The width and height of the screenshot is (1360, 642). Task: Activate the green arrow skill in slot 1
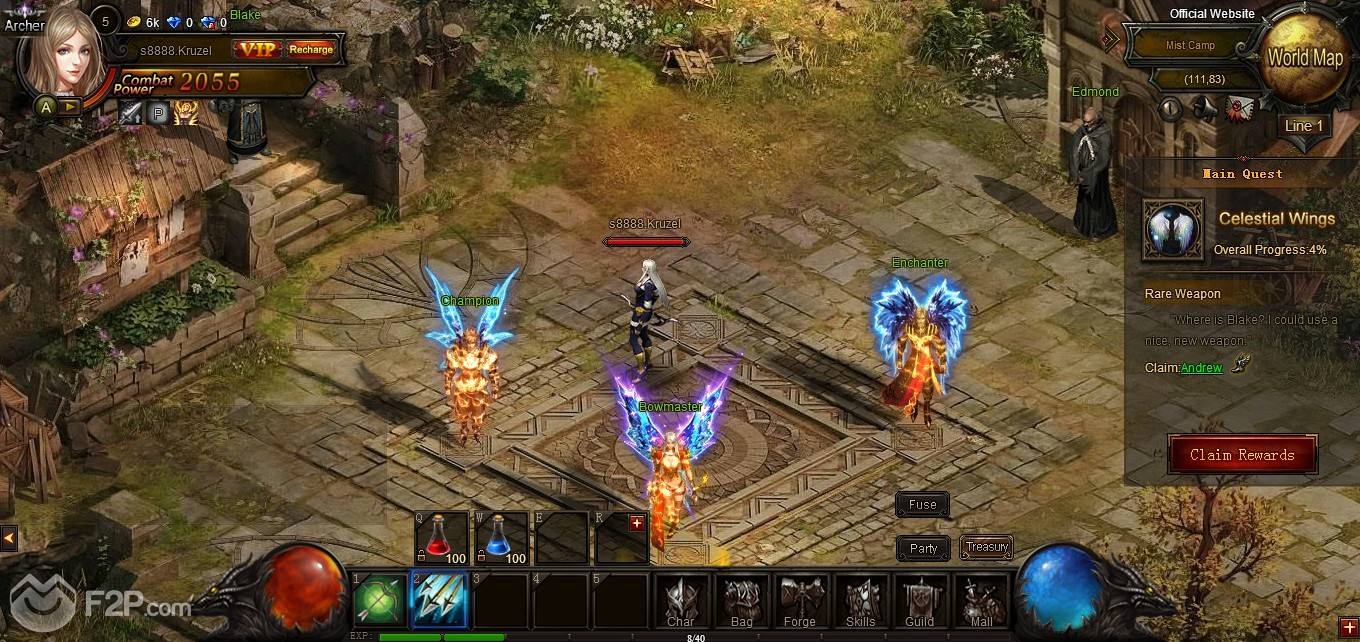379,600
